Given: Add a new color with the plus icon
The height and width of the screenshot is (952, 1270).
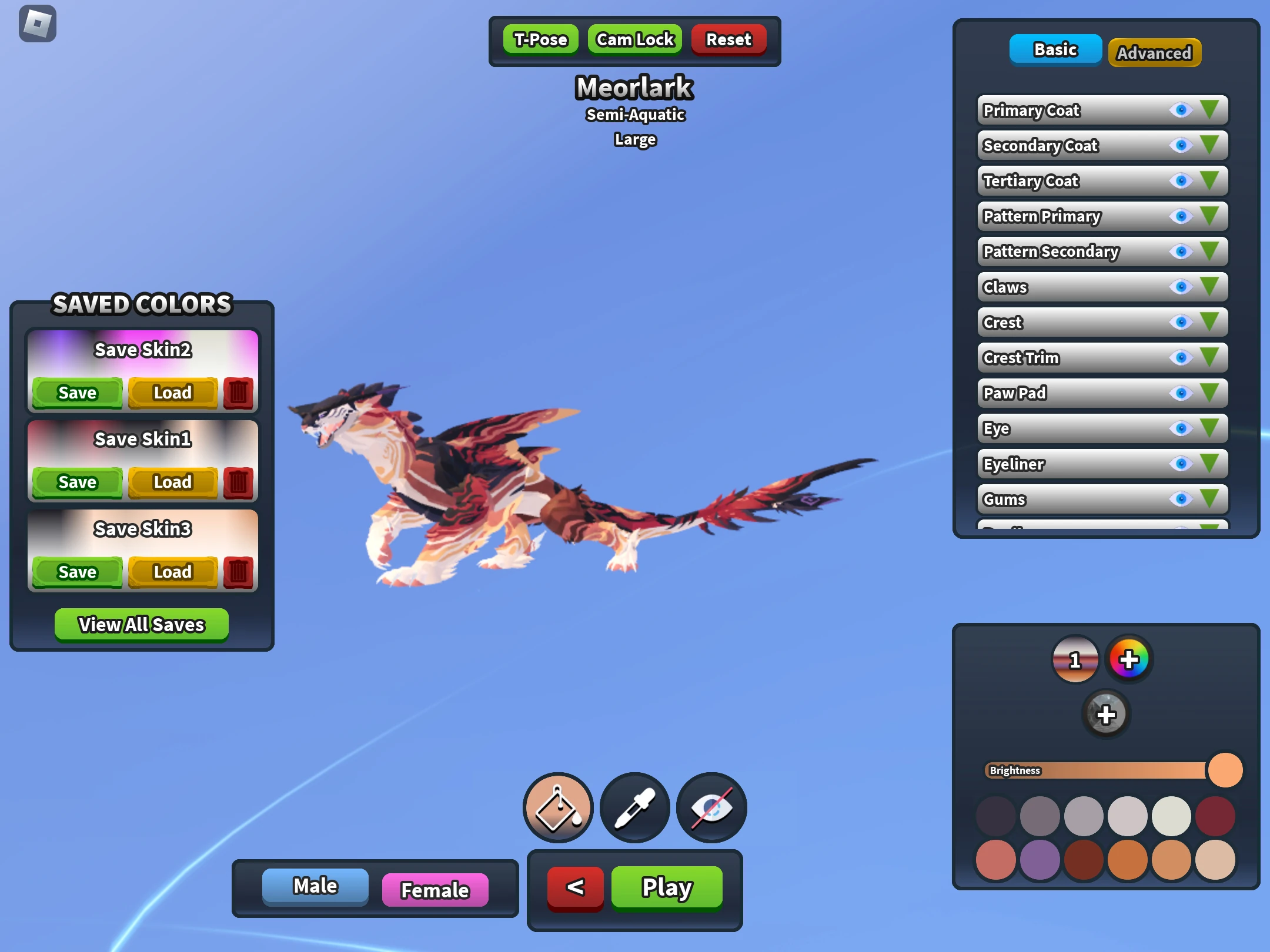Looking at the screenshot, I should tap(1106, 714).
